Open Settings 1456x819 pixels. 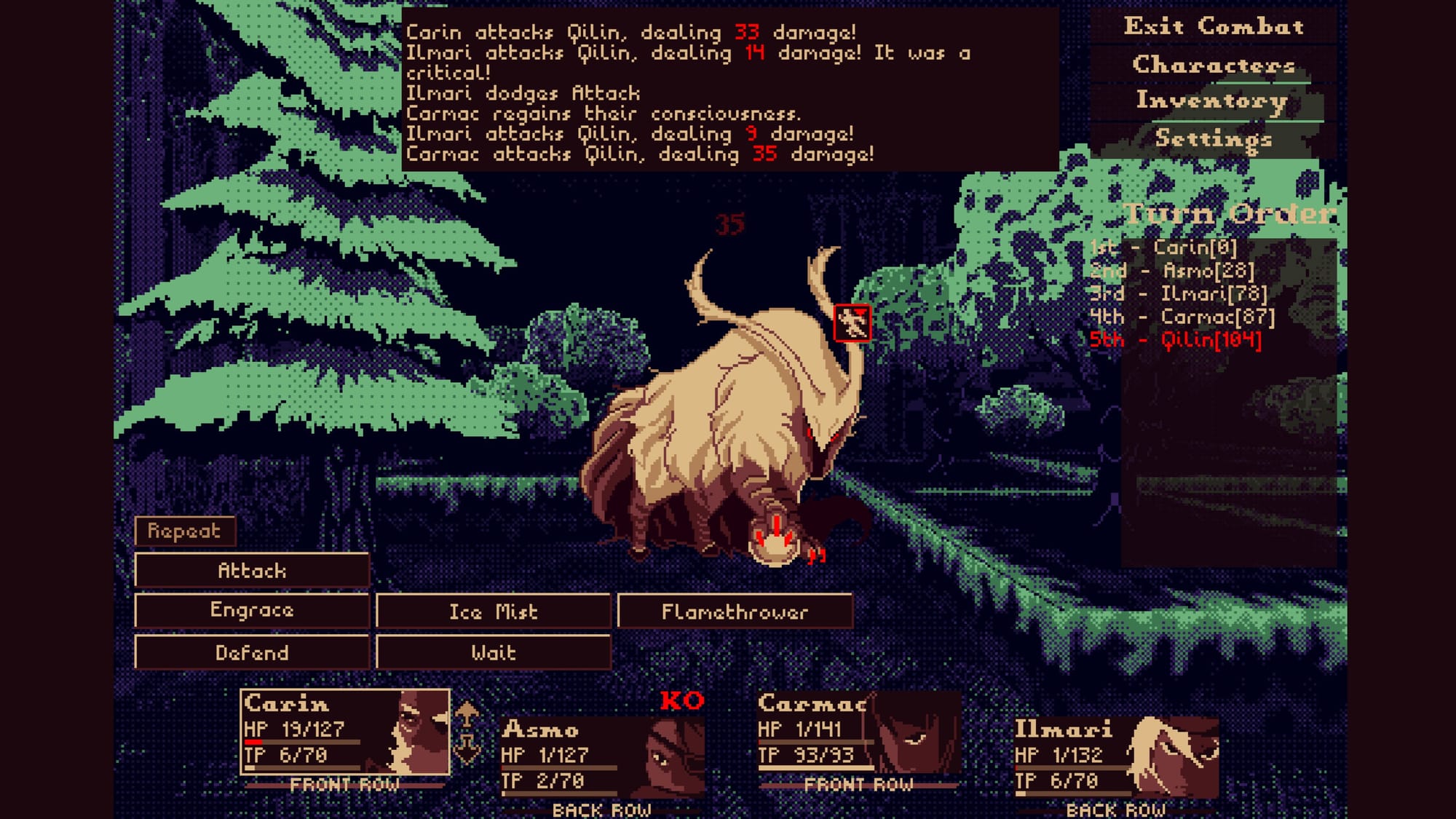coord(1214,138)
